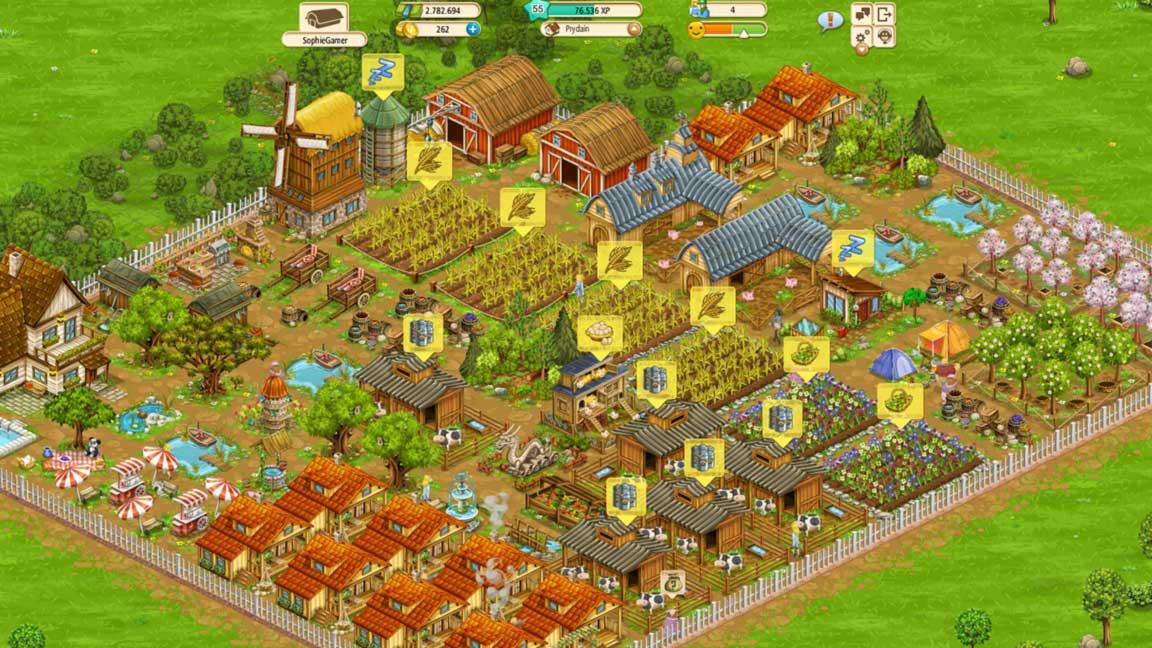Click the exit door arrow button

[x=884, y=14]
